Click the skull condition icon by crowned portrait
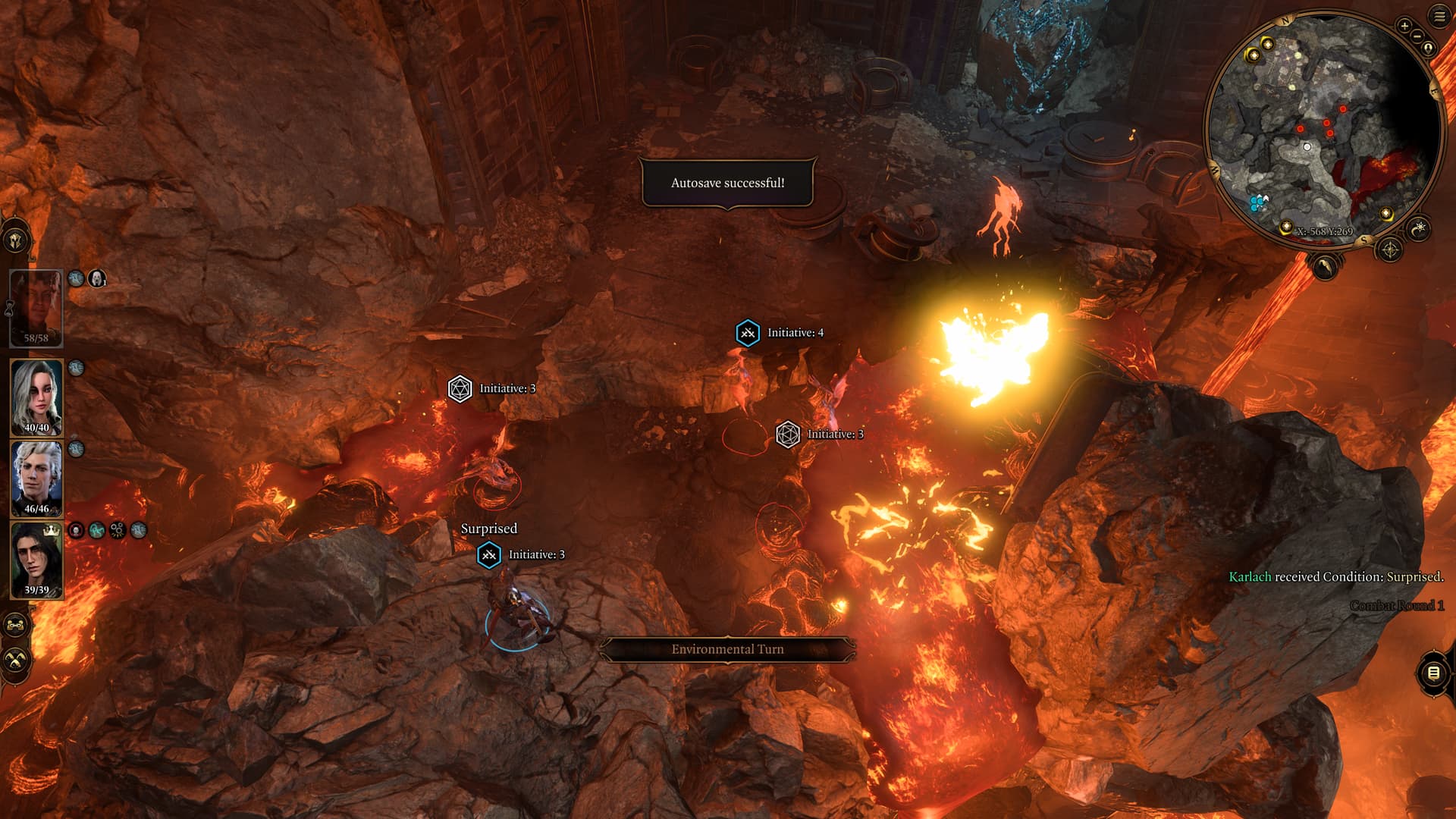 point(76,530)
